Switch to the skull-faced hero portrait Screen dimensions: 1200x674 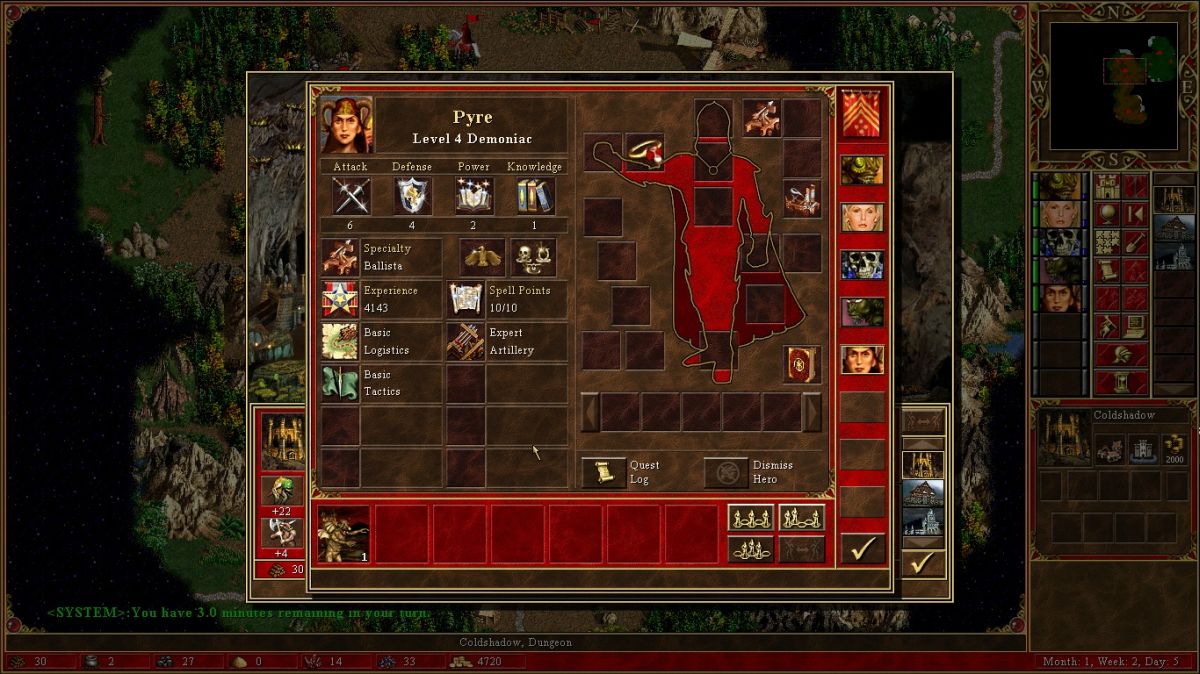(x=862, y=264)
